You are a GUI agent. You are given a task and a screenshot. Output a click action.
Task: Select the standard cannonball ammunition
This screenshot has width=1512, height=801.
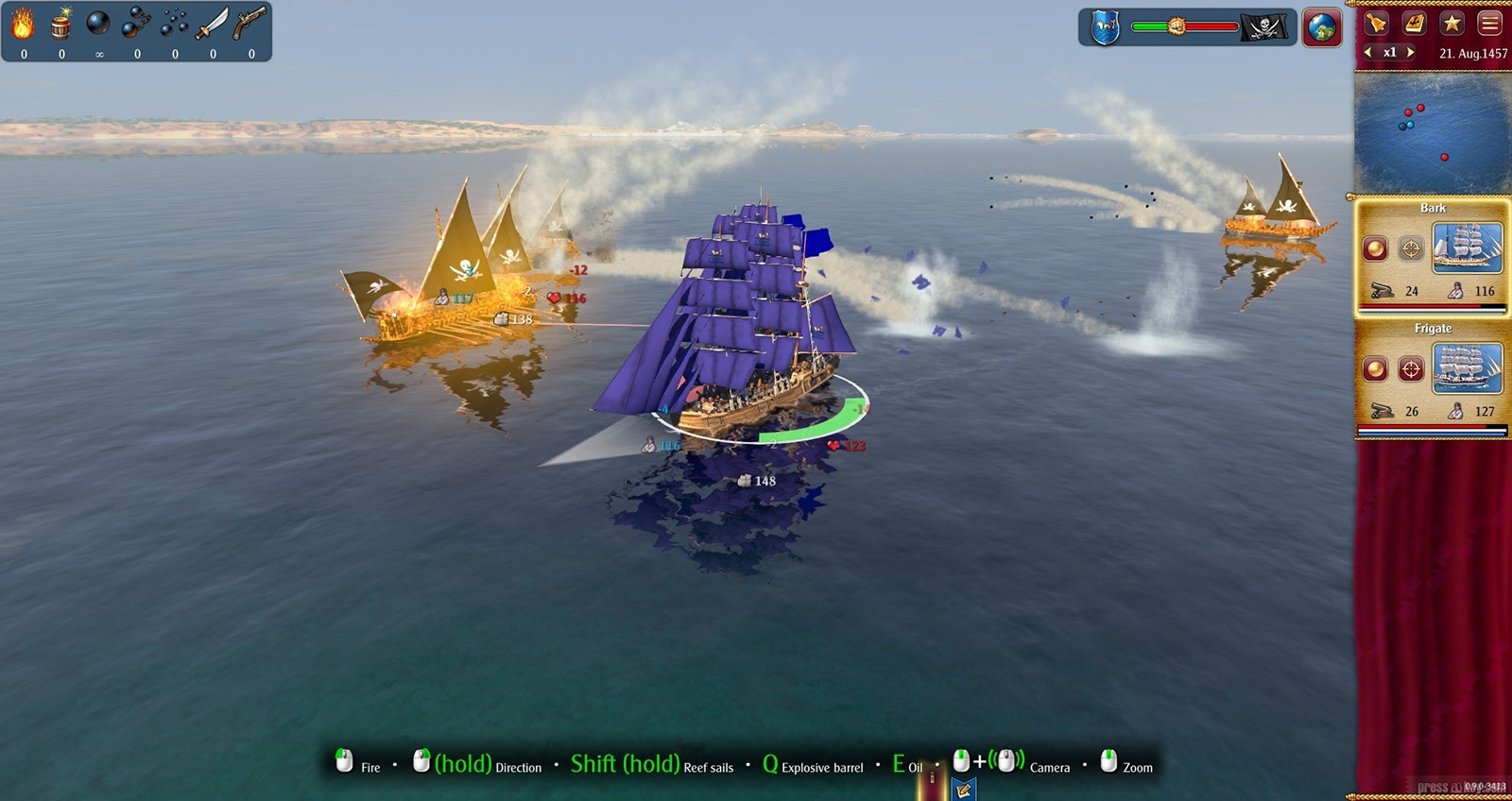coord(98,23)
